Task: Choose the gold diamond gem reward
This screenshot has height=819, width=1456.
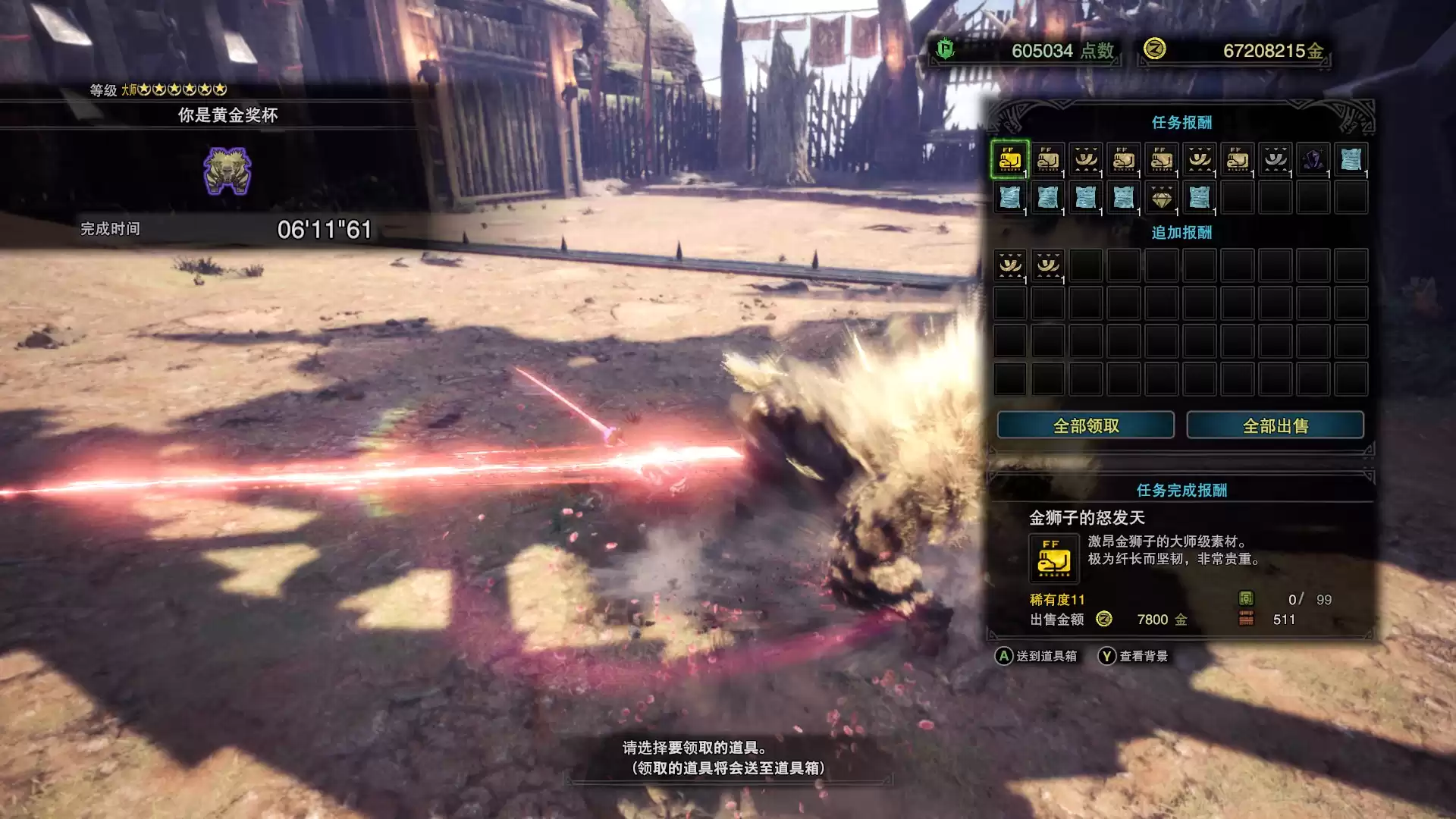Action: point(1161,198)
